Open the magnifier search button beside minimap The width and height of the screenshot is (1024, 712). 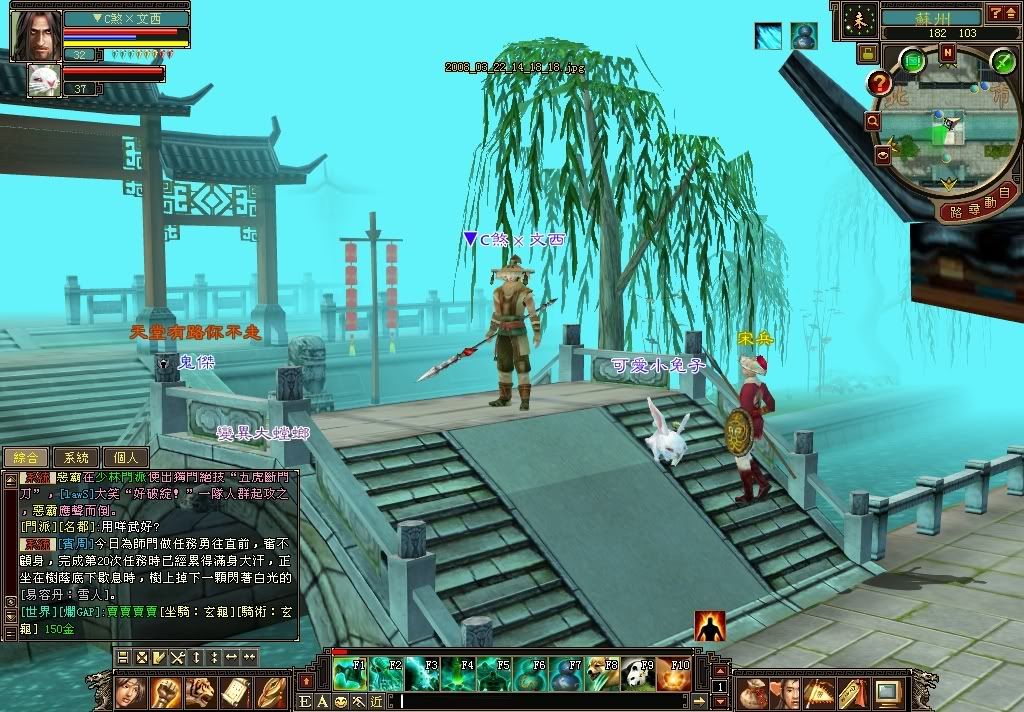click(x=873, y=121)
